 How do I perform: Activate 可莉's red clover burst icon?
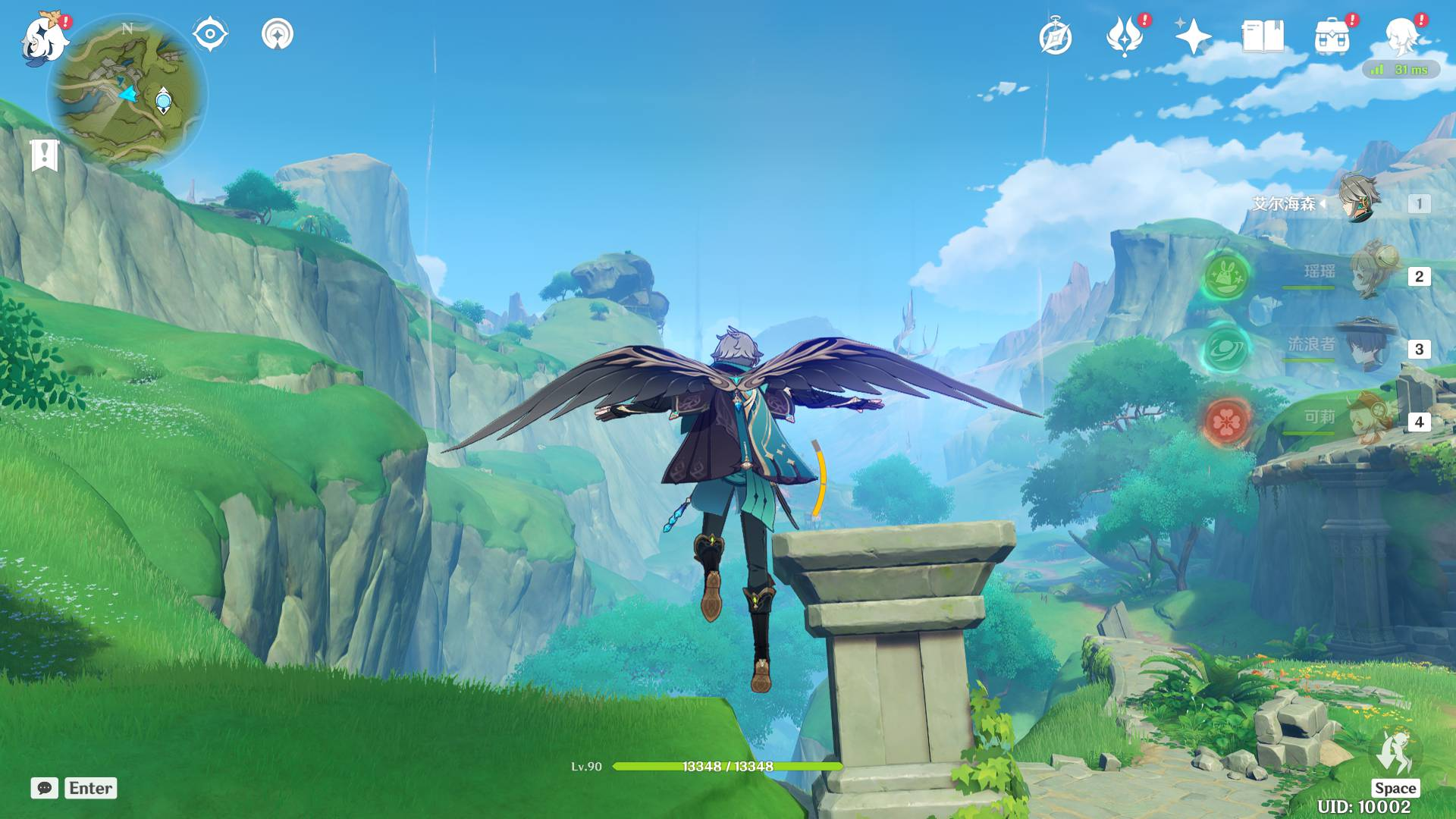pos(1227,421)
